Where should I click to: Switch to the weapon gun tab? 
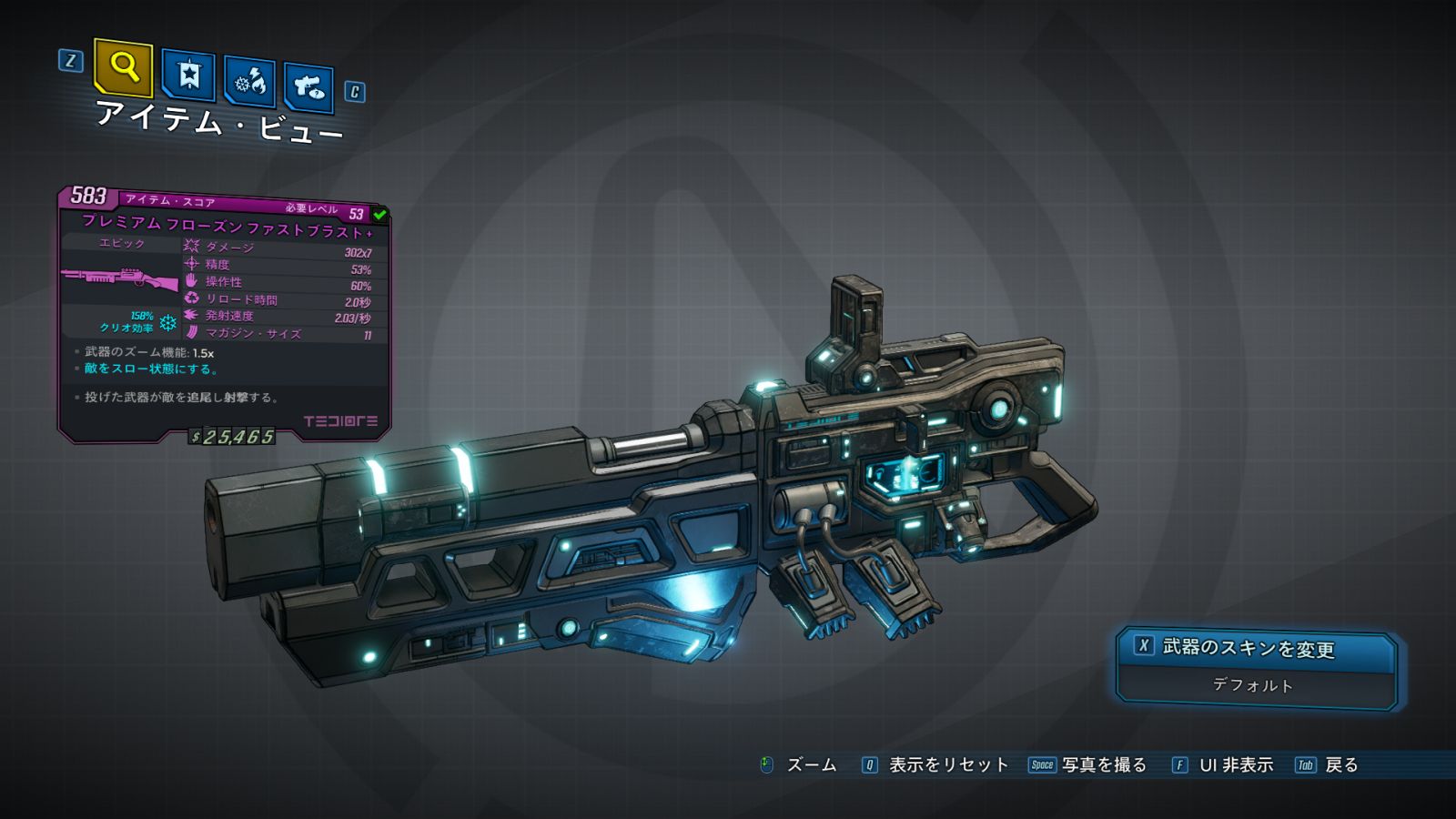pyautogui.click(x=308, y=87)
